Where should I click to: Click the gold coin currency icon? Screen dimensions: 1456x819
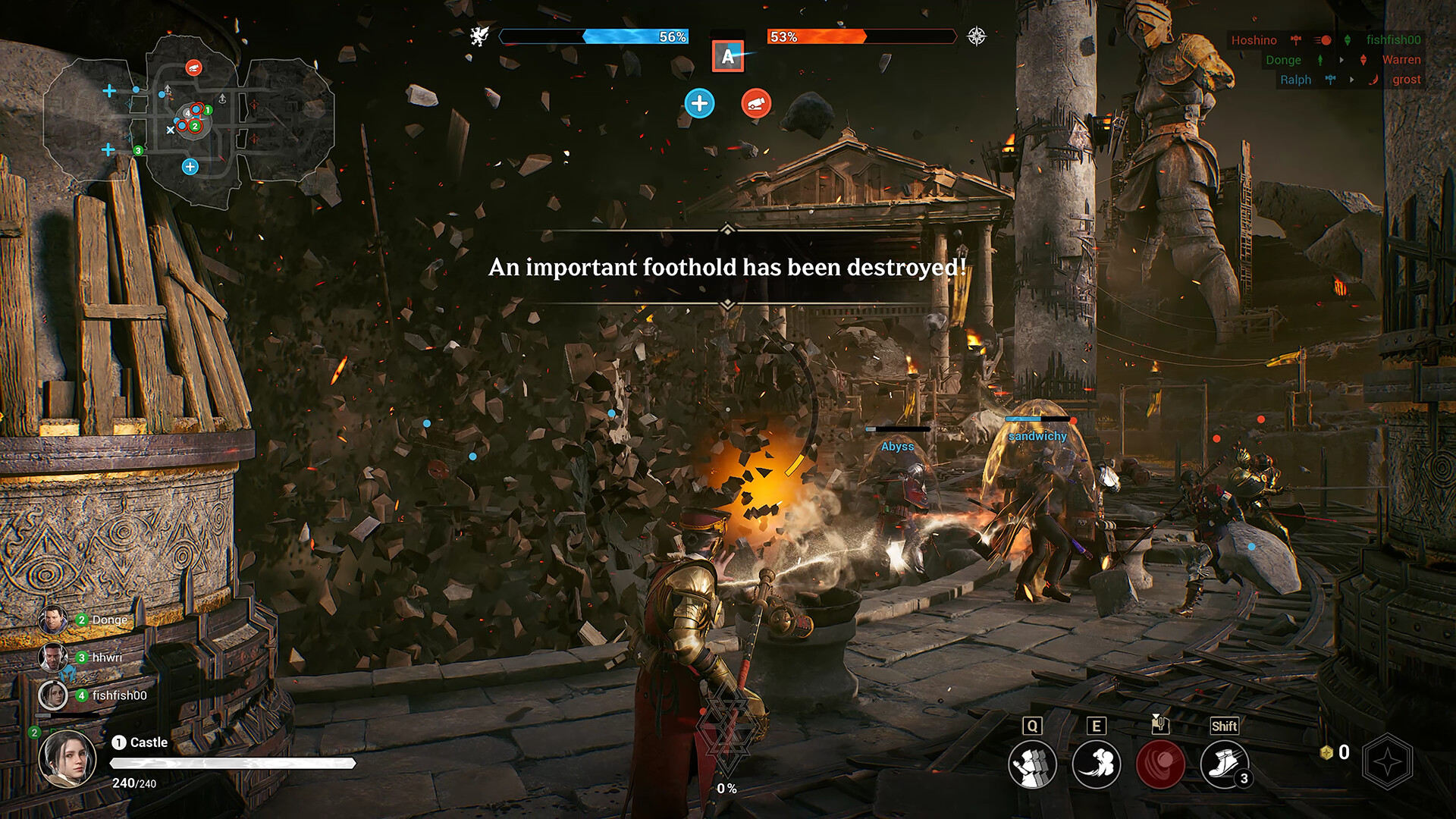point(1325,752)
